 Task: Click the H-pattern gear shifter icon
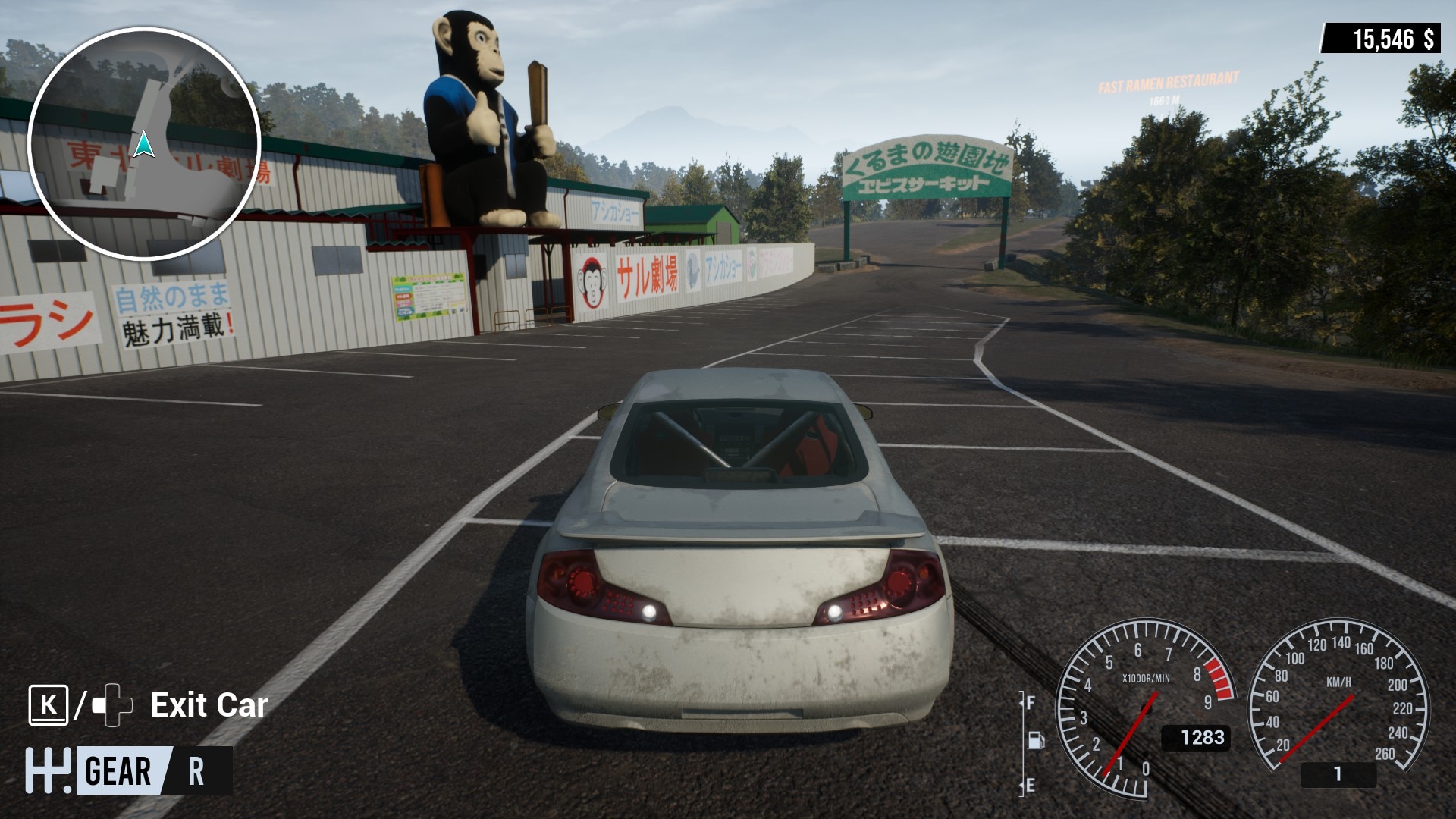pos(48,770)
